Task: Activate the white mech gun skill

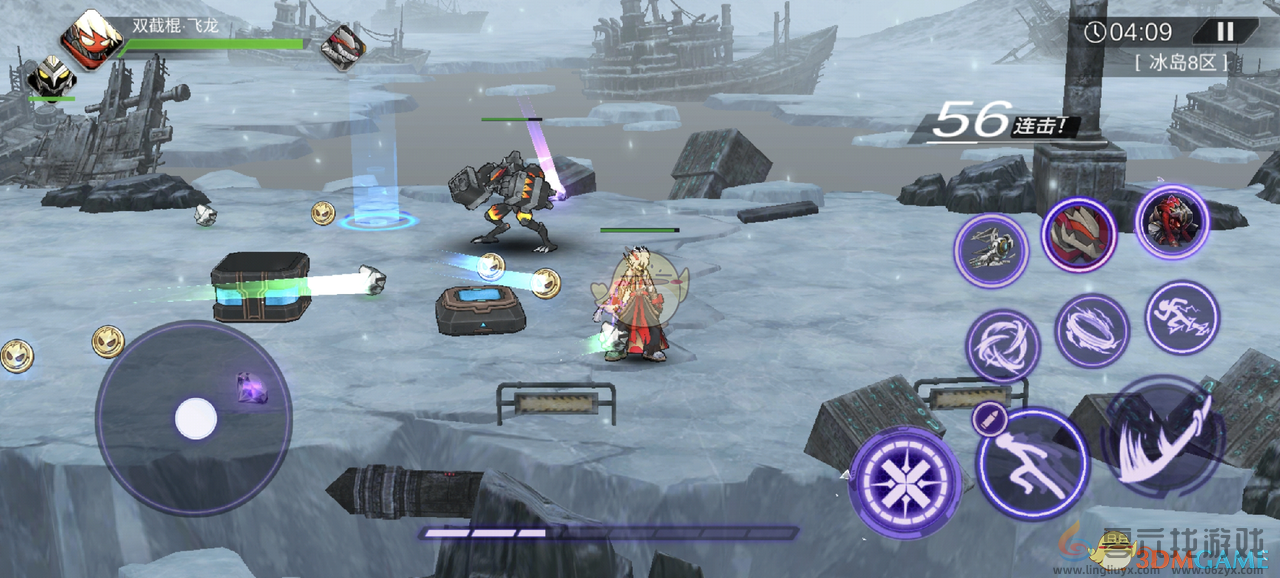Action: (x=990, y=251)
